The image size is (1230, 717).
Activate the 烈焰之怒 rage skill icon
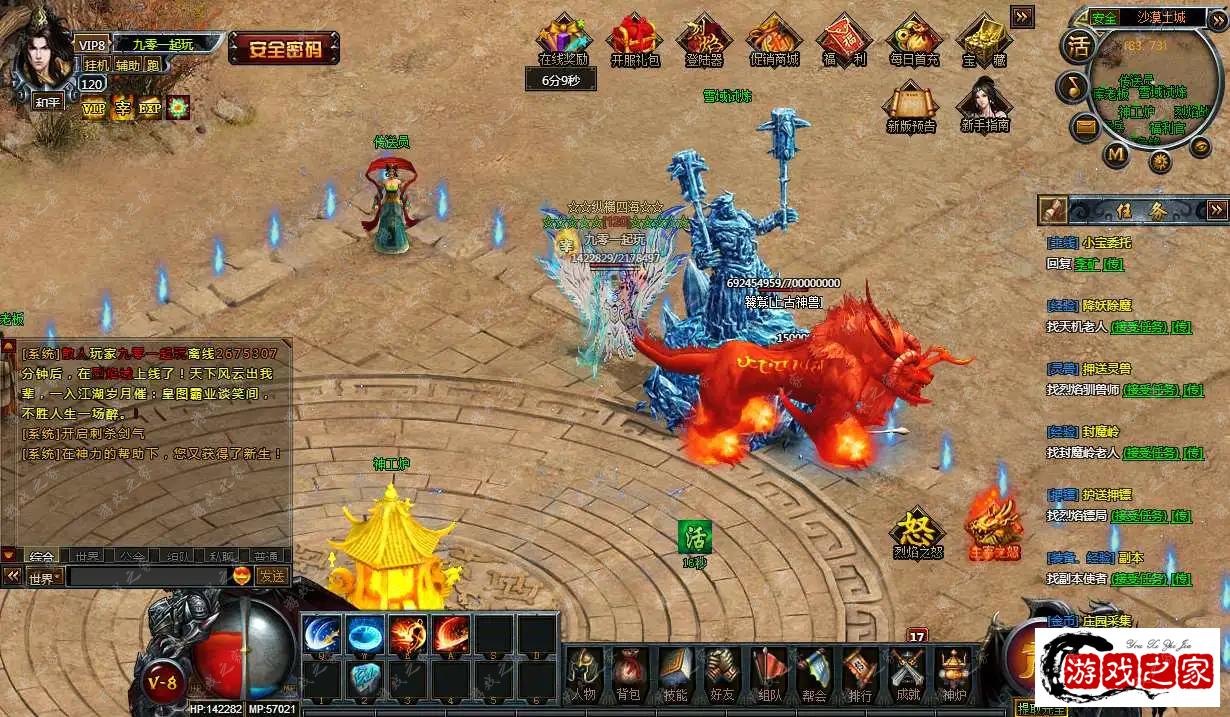pyautogui.click(x=917, y=532)
